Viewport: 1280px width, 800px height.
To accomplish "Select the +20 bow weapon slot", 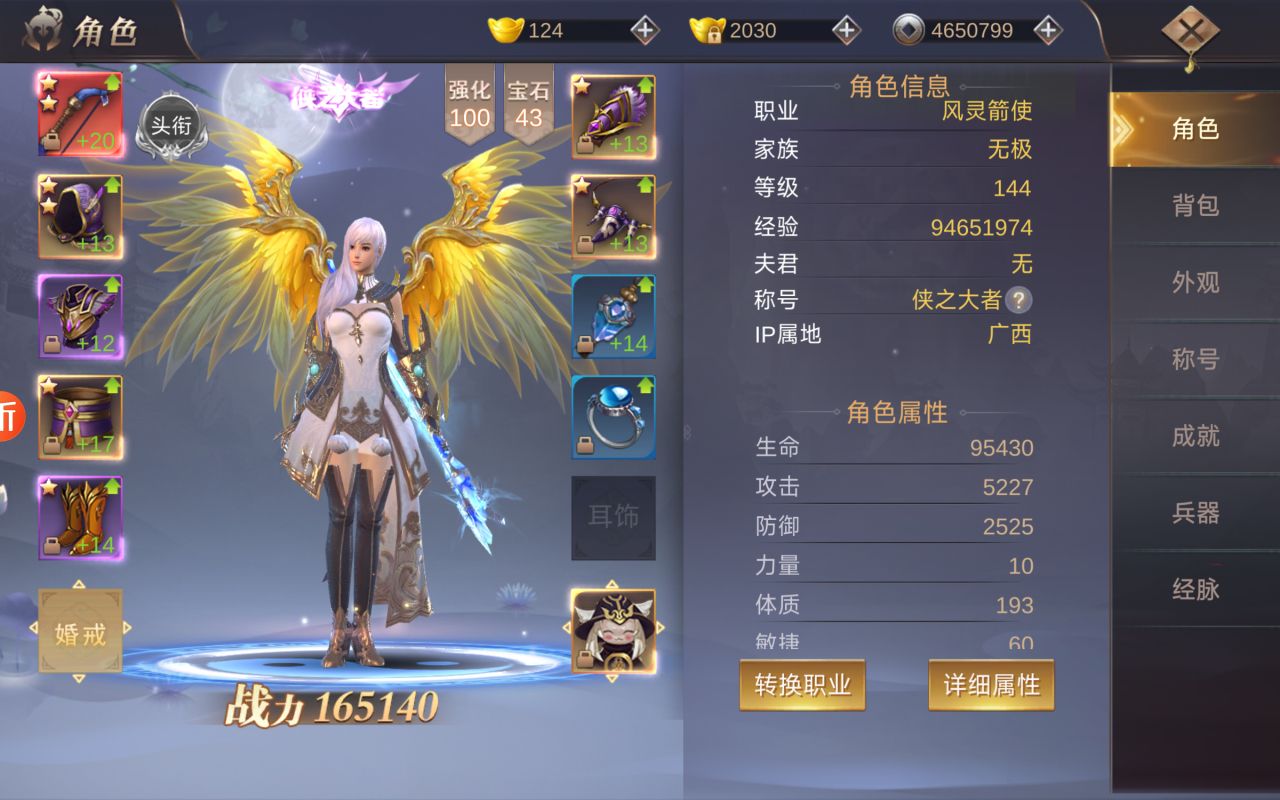I will click(80, 114).
